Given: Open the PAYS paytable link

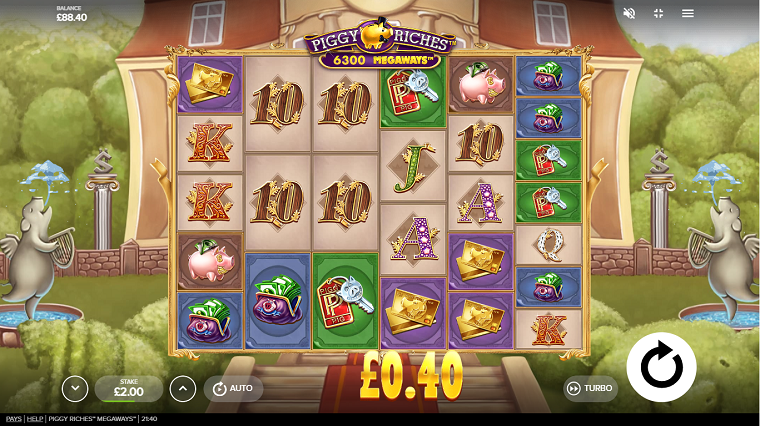Looking at the screenshot, I should [x=13, y=419].
